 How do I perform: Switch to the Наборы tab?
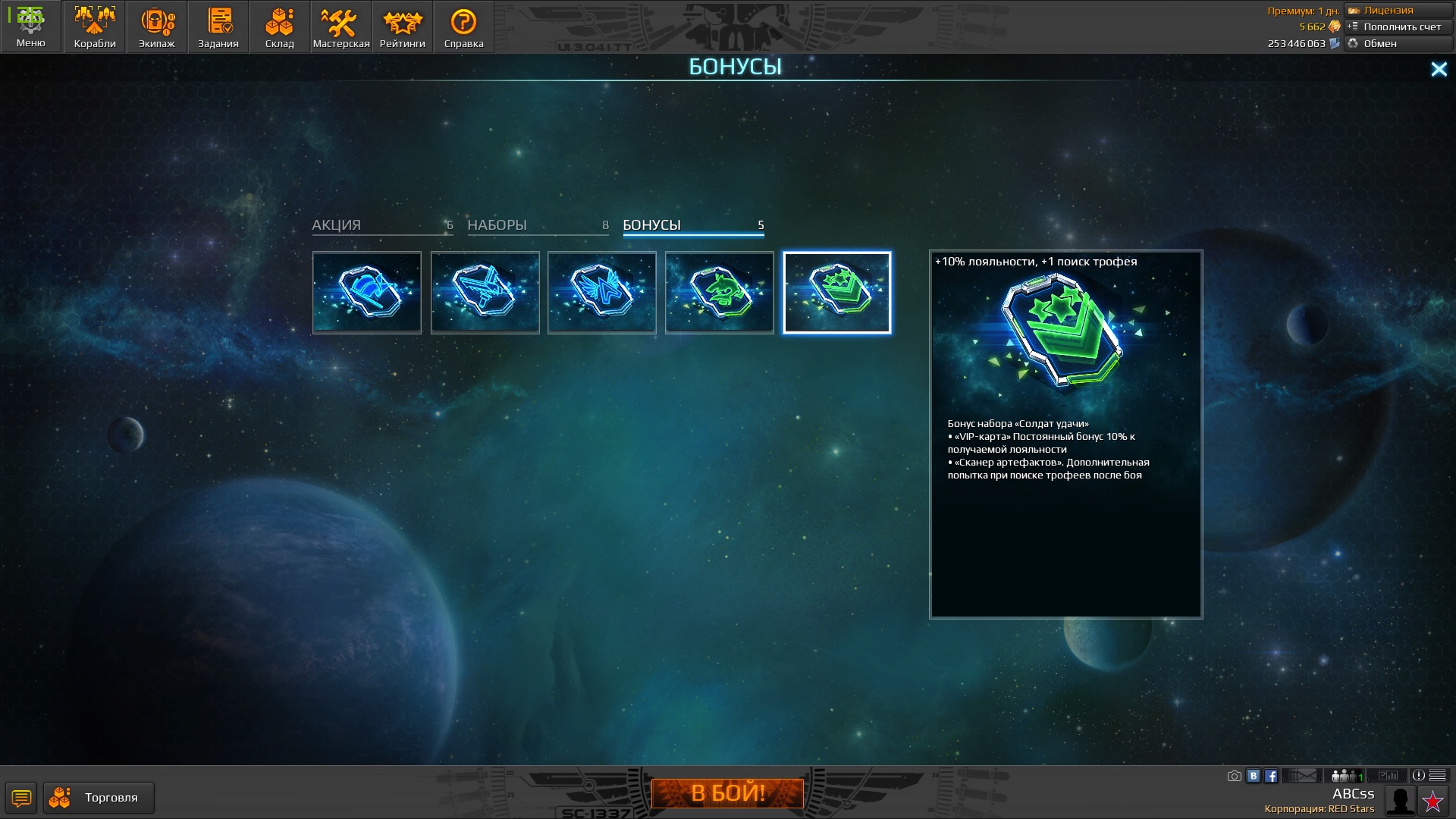[538, 225]
